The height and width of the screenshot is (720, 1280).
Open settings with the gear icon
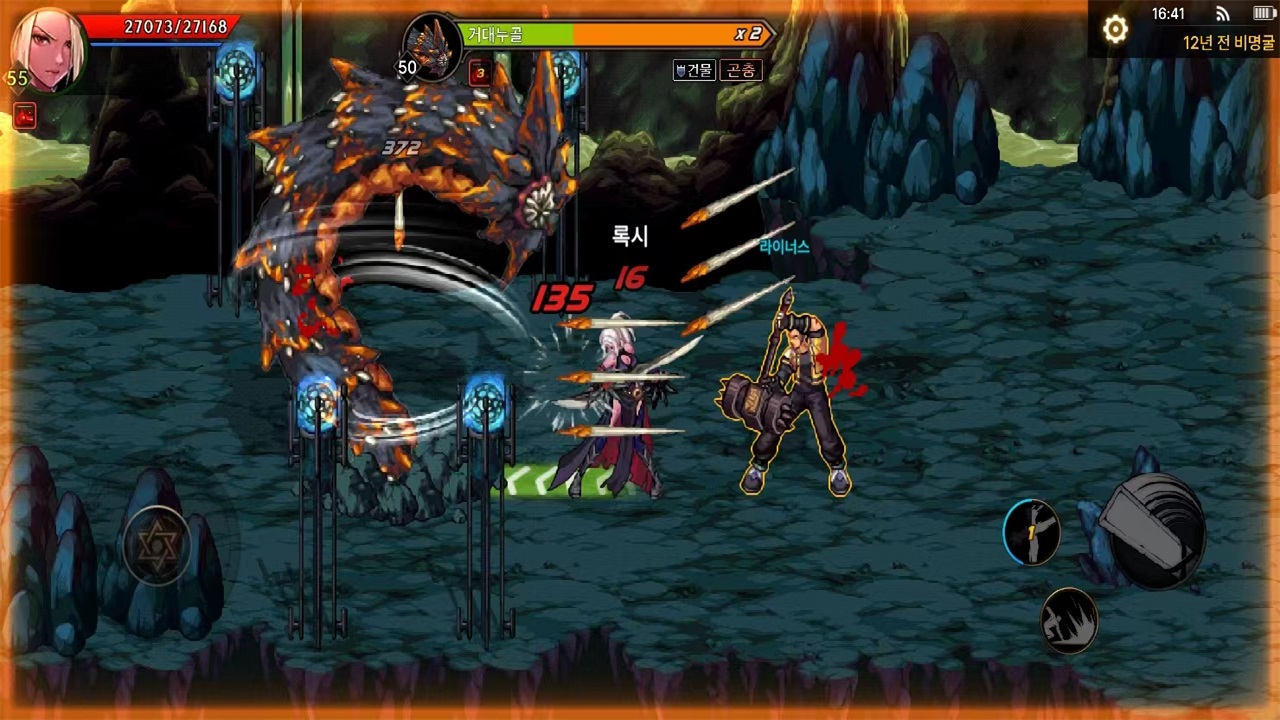[1115, 30]
